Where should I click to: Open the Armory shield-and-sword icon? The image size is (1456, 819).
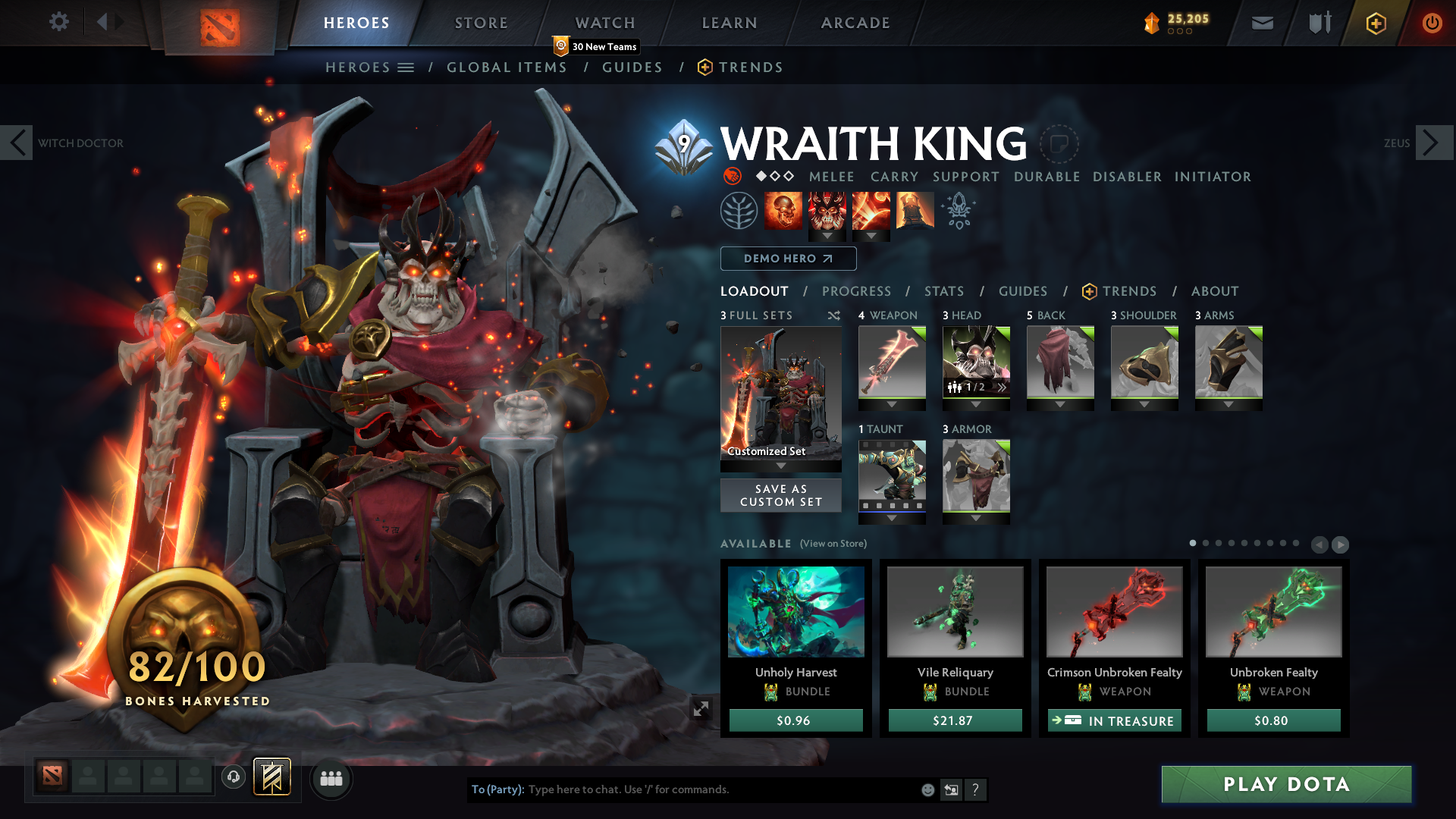pyautogui.click(x=1318, y=23)
